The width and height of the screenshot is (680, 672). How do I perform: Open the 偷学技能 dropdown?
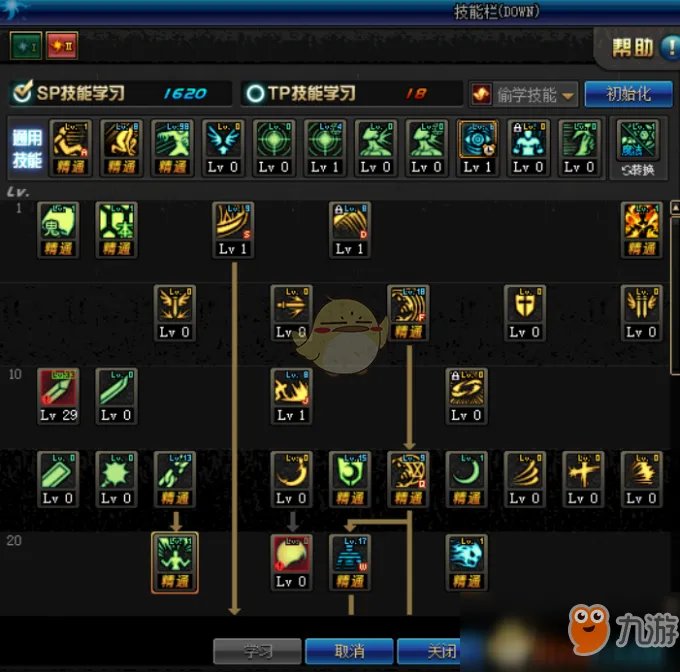pyautogui.click(x=525, y=94)
